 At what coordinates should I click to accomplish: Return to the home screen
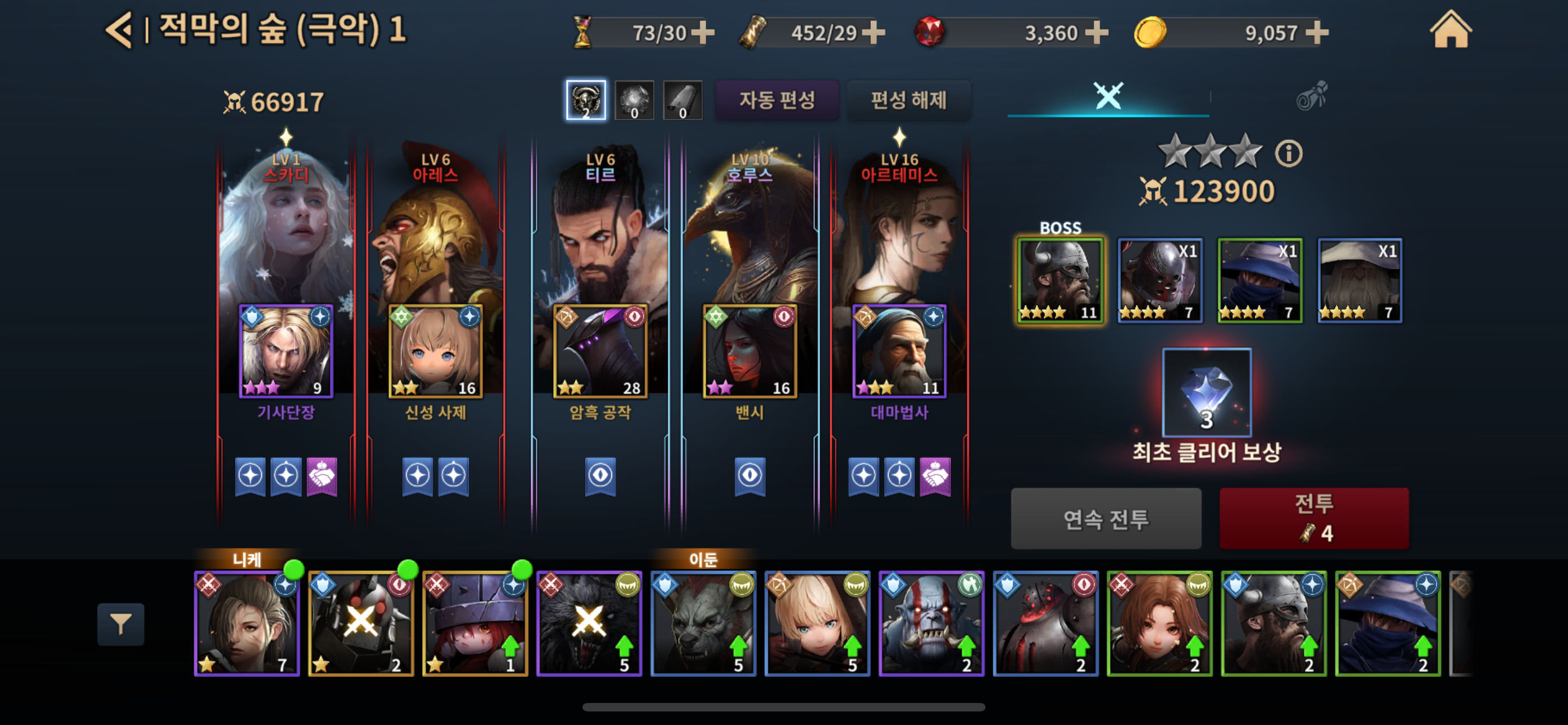click(1450, 30)
